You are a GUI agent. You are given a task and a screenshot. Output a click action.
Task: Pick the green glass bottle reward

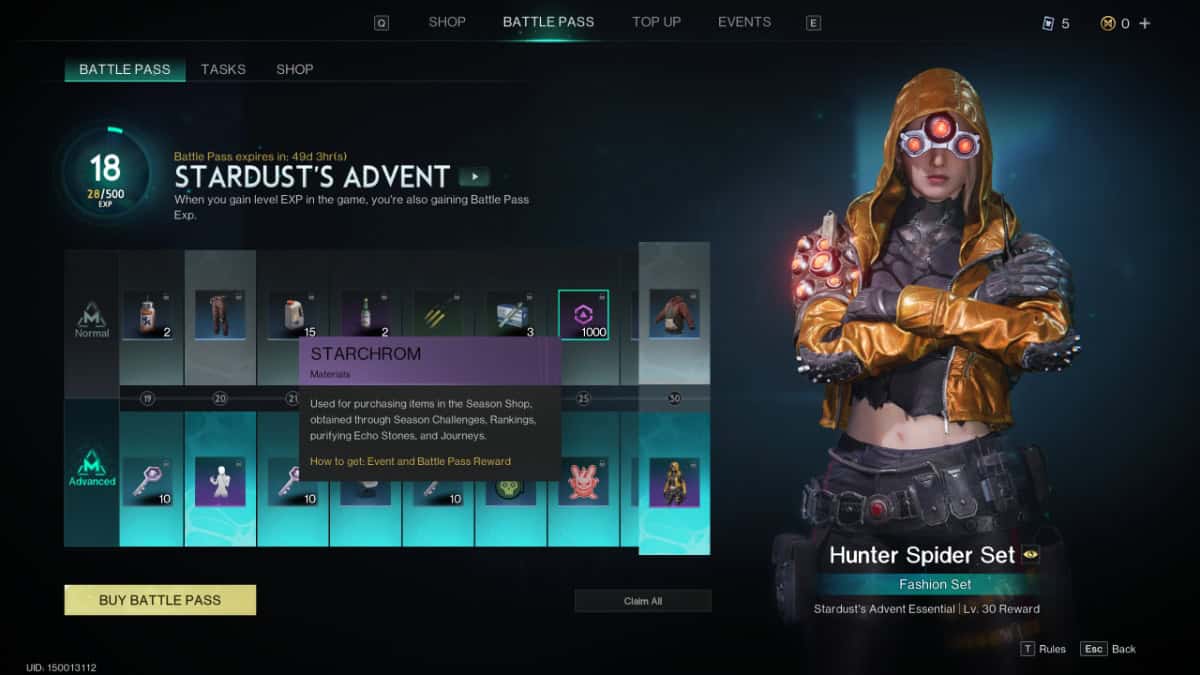[x=365, y=315]
